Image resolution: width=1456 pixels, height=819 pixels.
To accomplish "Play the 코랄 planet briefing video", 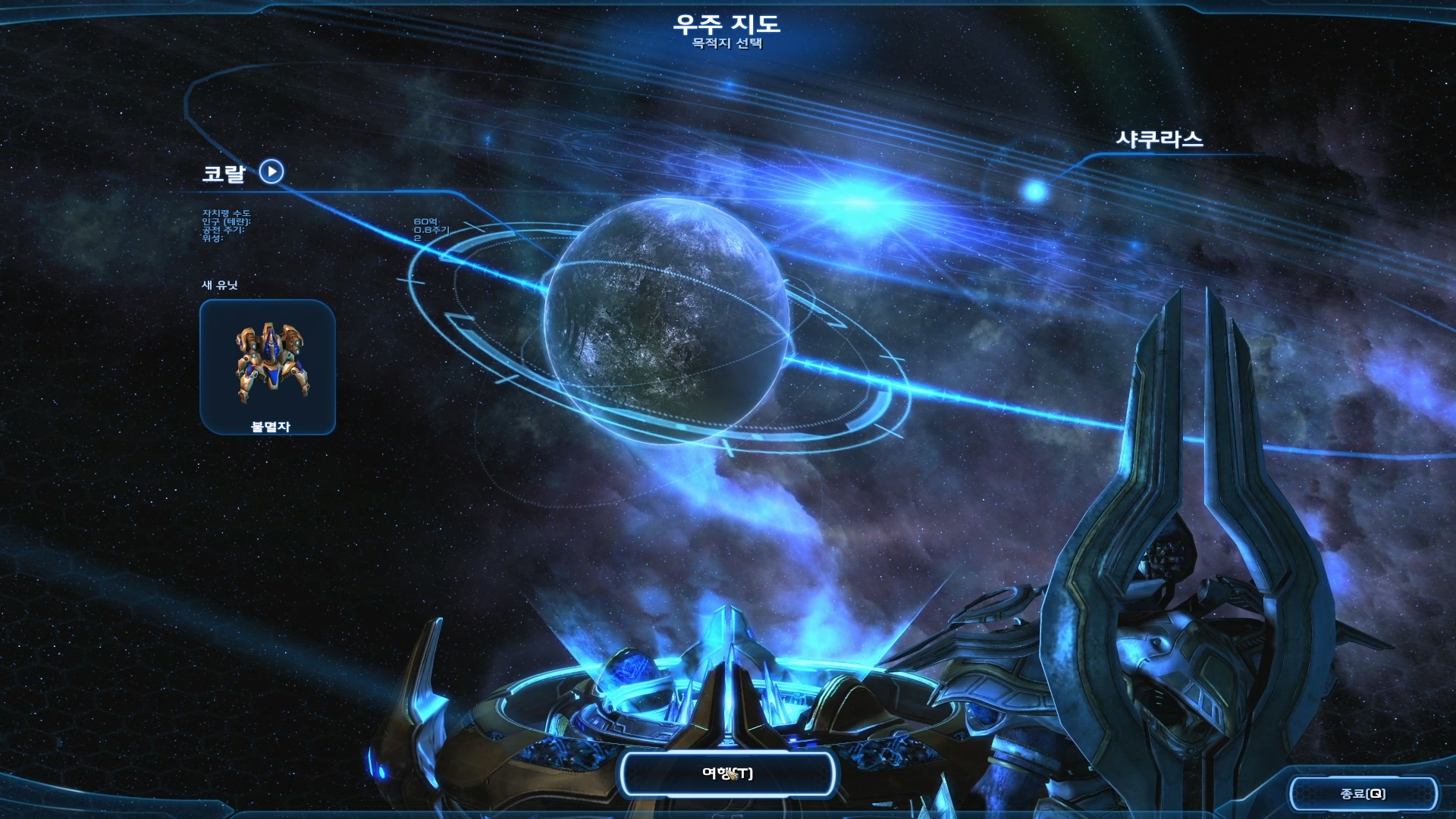I will click(x=271, y=171).
